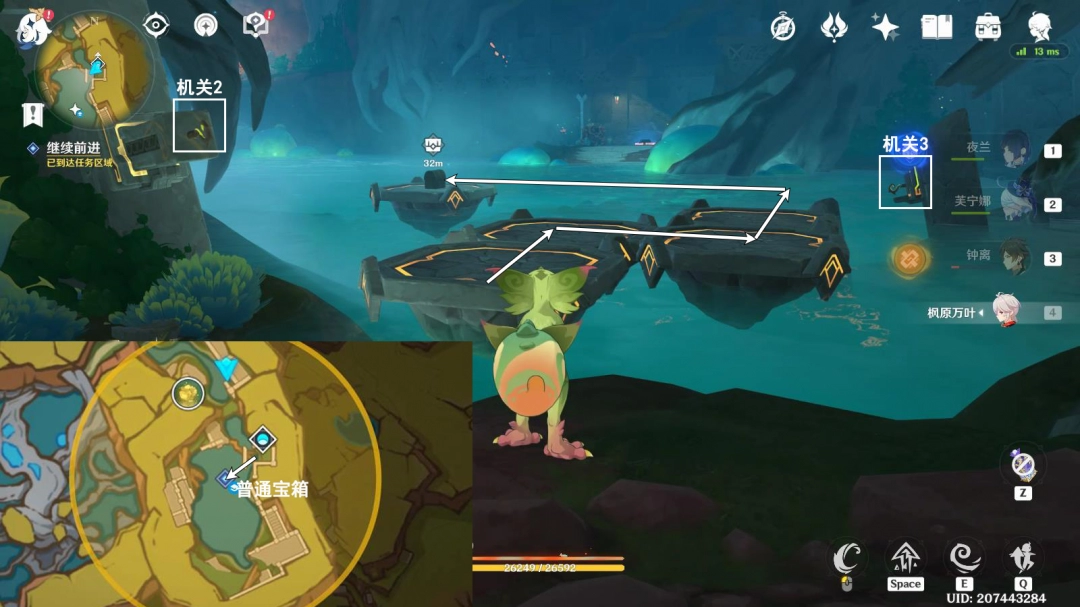1080x607 pixels.
Task: Open the quest banner icon with exclamation mark
Action: [32, 114]
